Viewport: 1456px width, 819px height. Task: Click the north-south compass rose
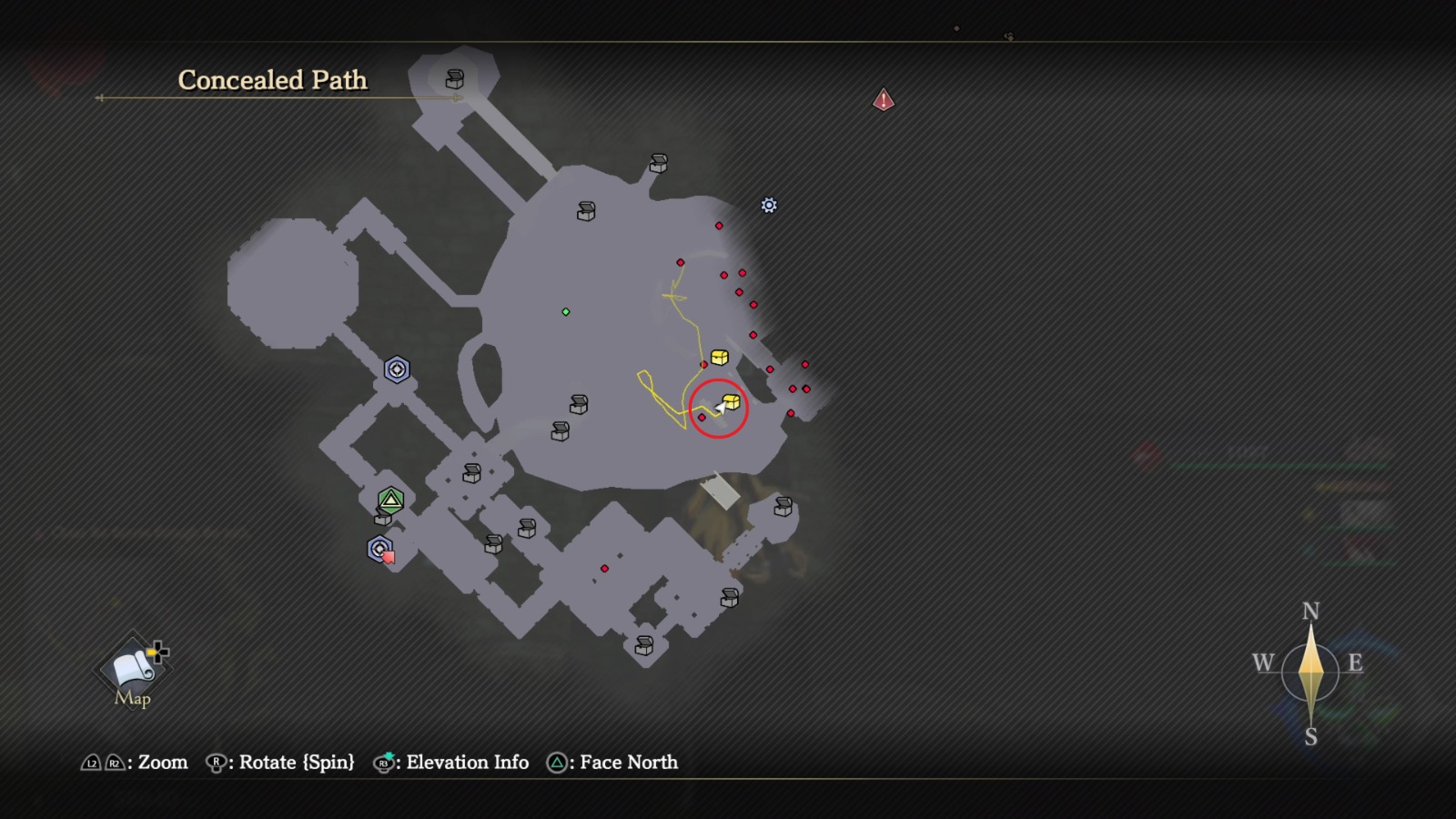(1309, 673)
